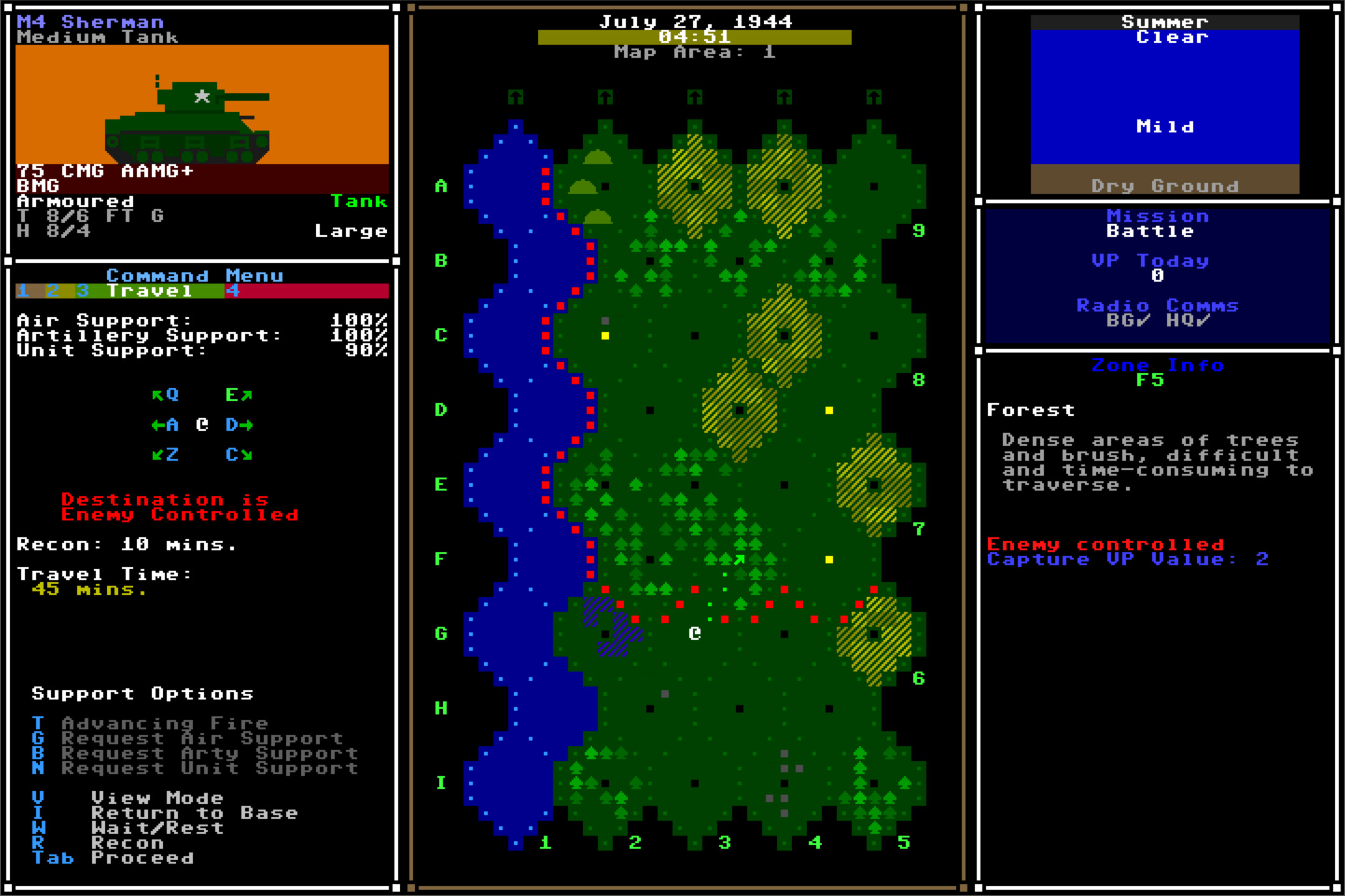Click the Tab Proceed command
This screenshot has width=1345, height=896.
(x=141, y=857)
